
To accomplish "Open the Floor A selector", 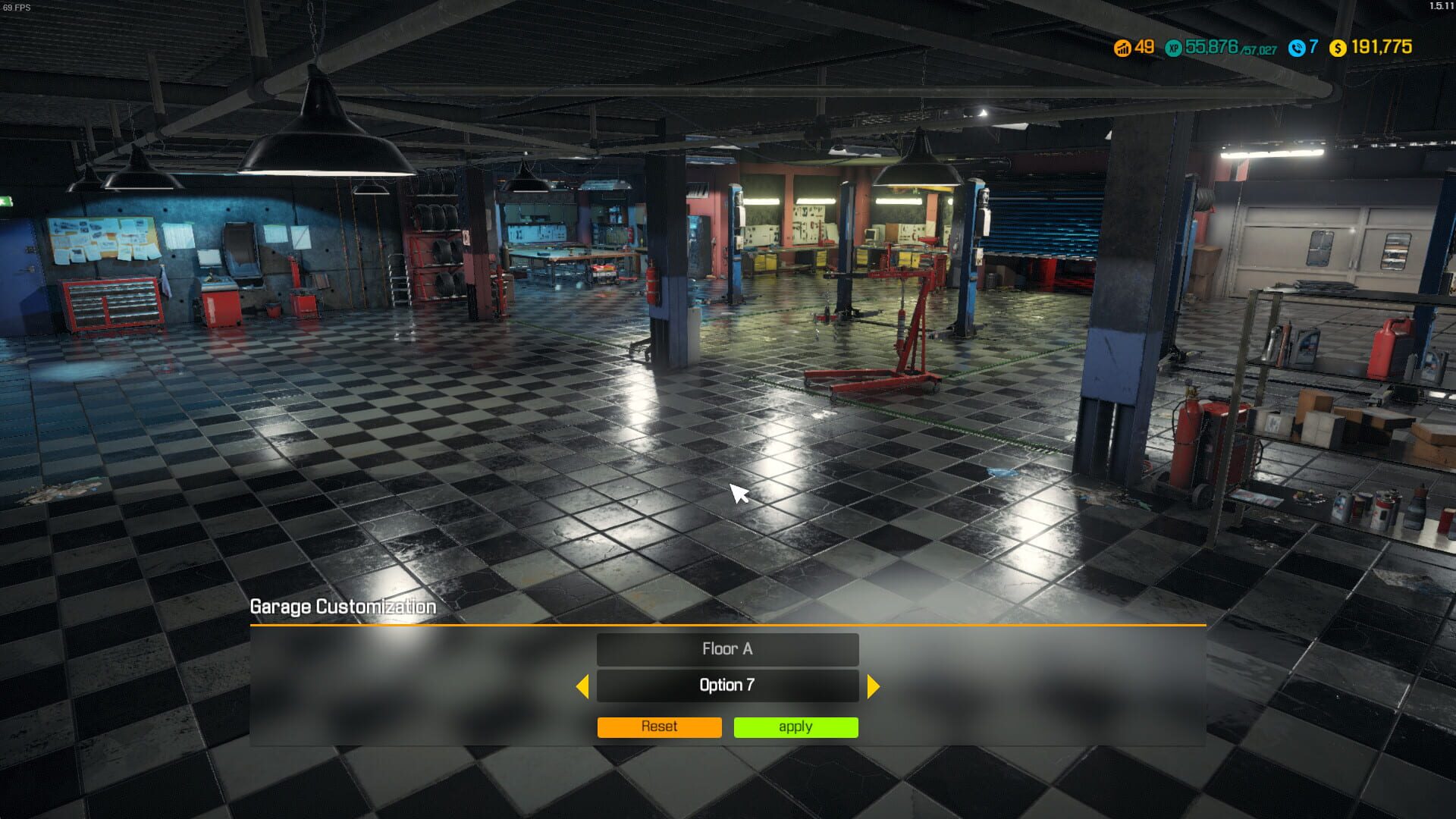I will [x=727, y=649].
